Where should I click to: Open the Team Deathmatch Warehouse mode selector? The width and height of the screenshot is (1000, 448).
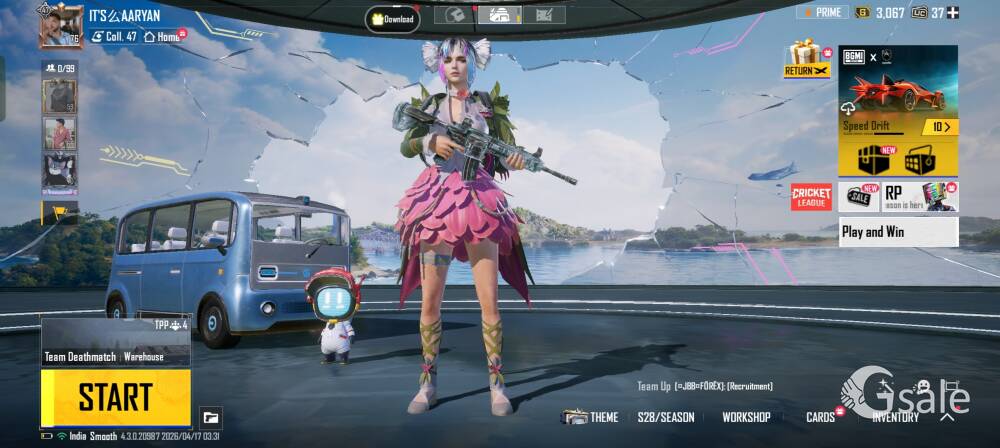coord(116,343)
